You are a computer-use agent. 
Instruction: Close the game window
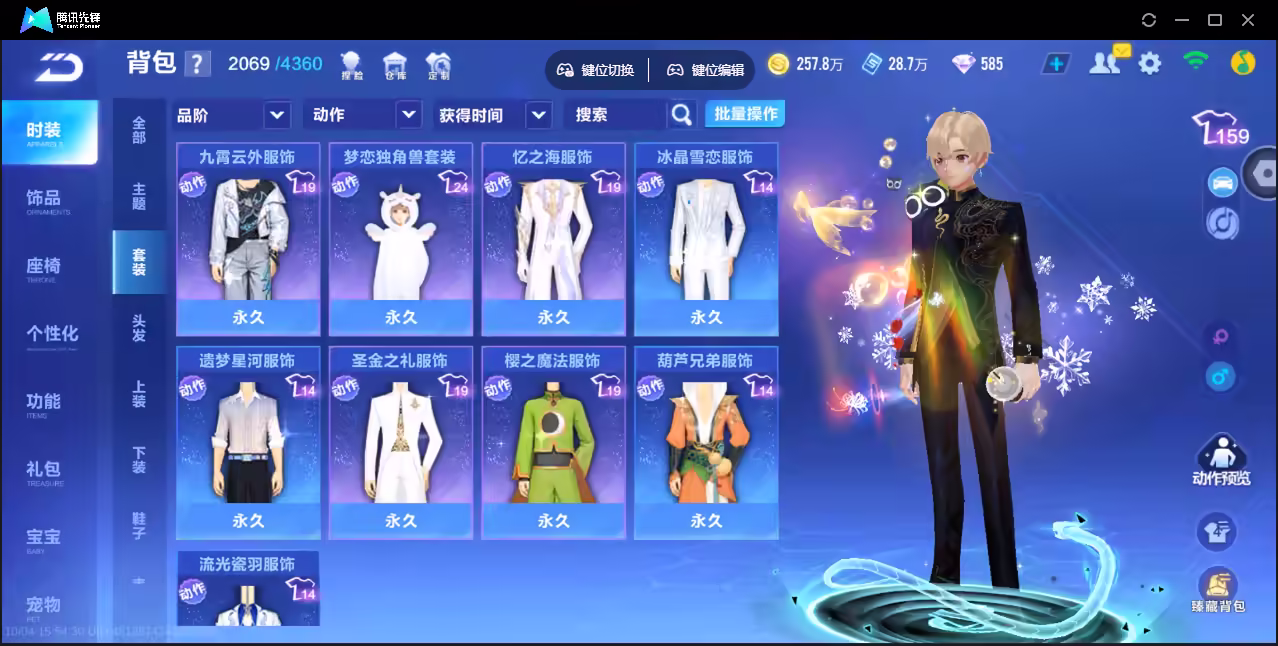(1248, 20)
